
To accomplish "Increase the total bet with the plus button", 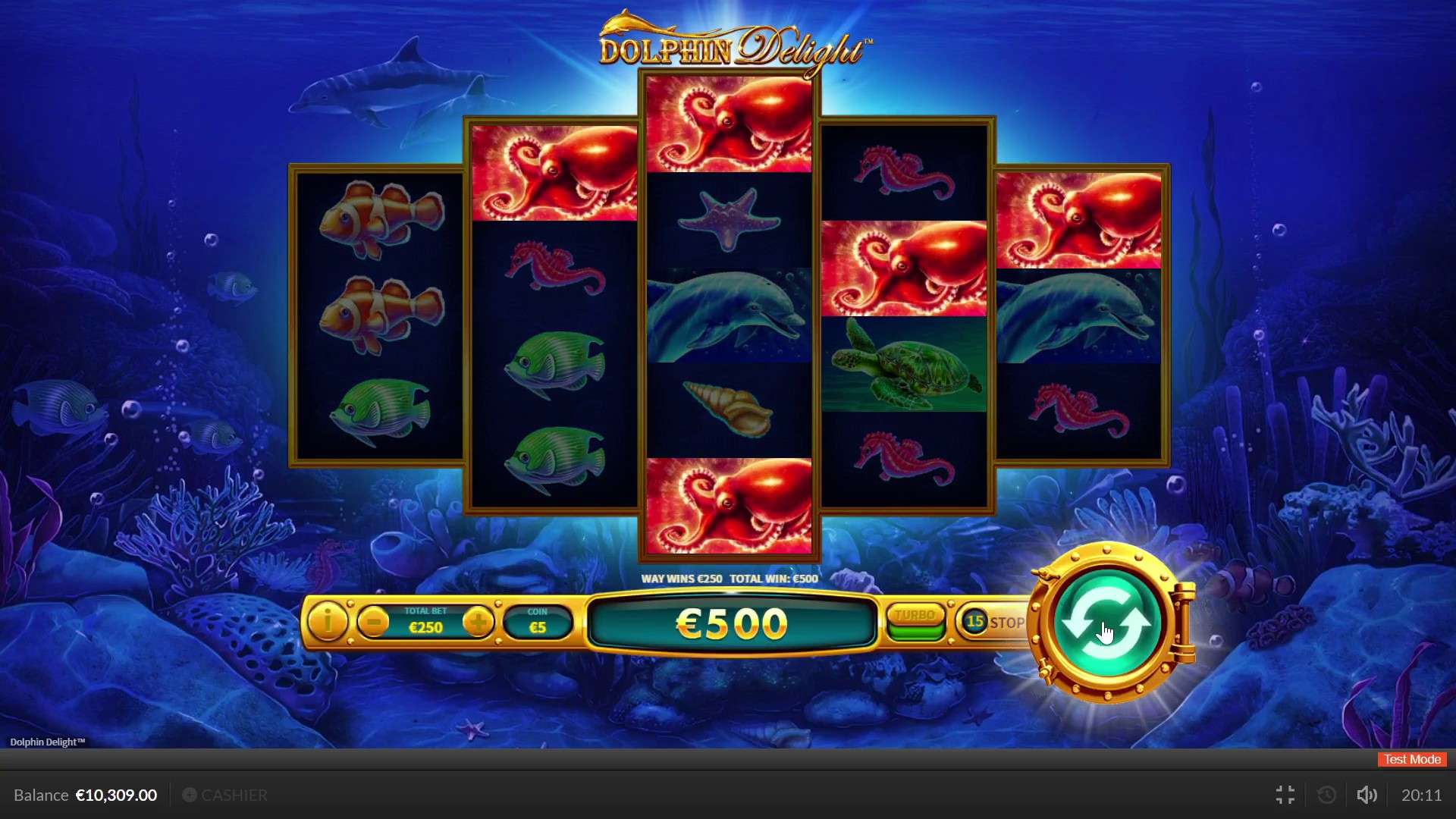I will point(479,621).
